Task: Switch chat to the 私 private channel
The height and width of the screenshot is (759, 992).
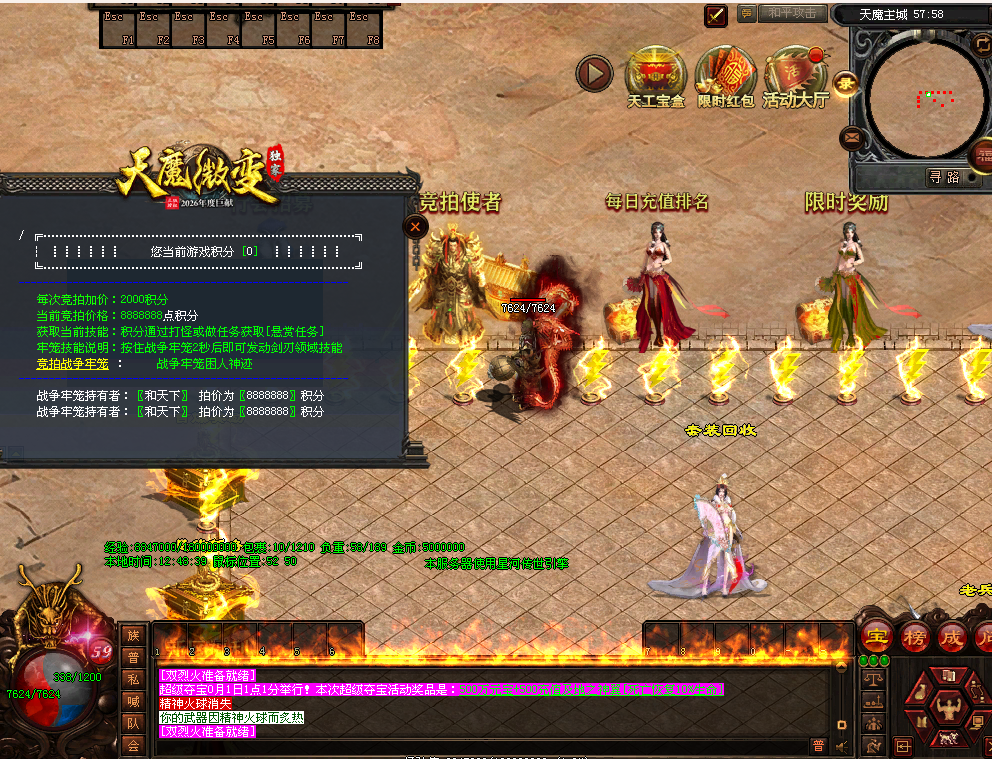Action: 133,679
